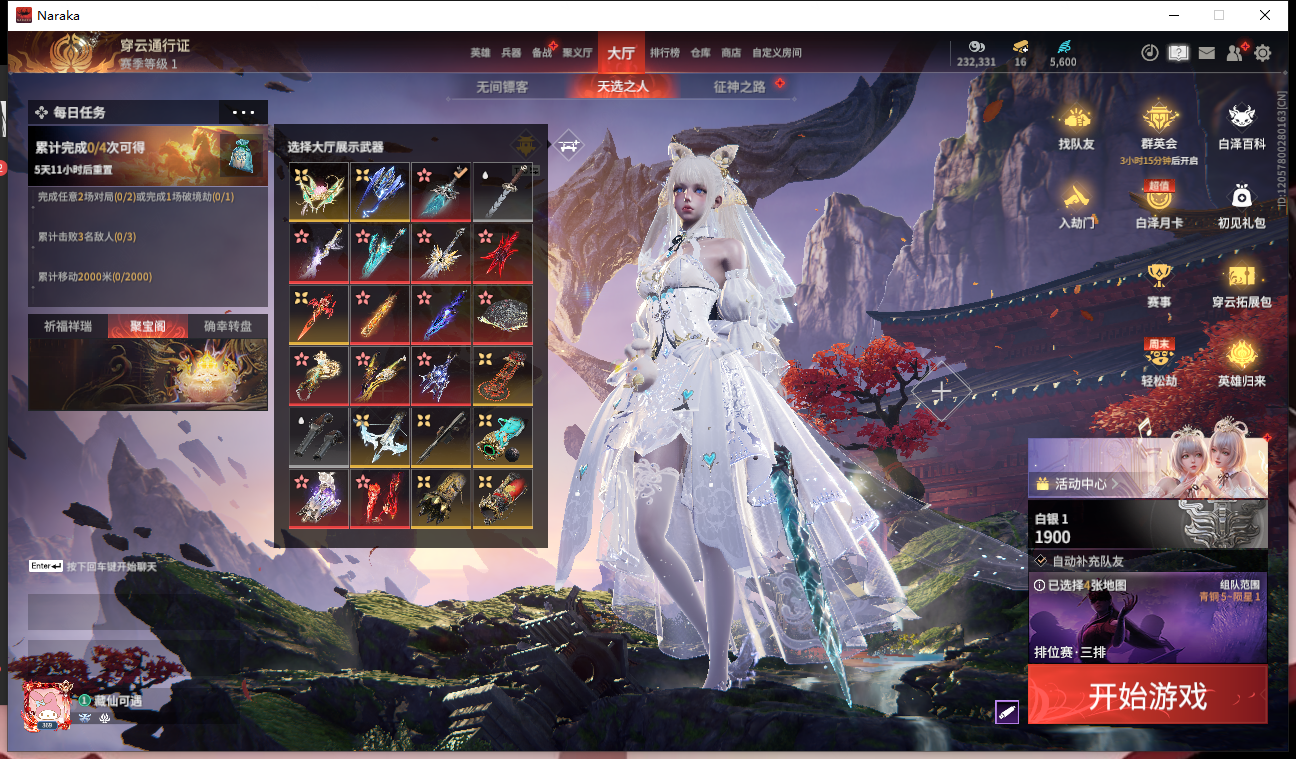Image resolution: width=1296 pixels, height=759 pixels.
Task: Claim the 初见礼包 gift pack
Action: [1241, 205]
